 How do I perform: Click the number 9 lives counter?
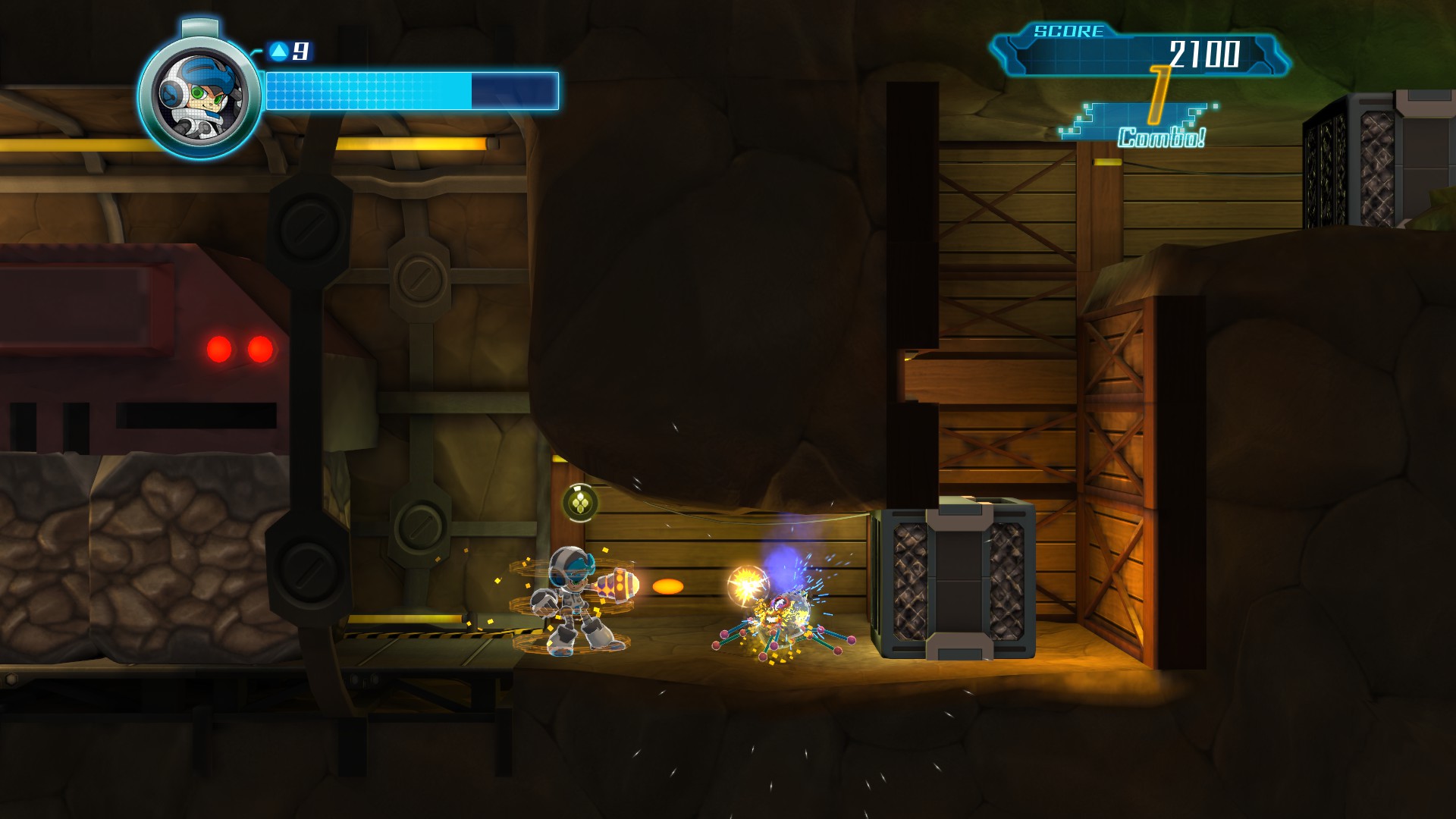tap(302, 50)
